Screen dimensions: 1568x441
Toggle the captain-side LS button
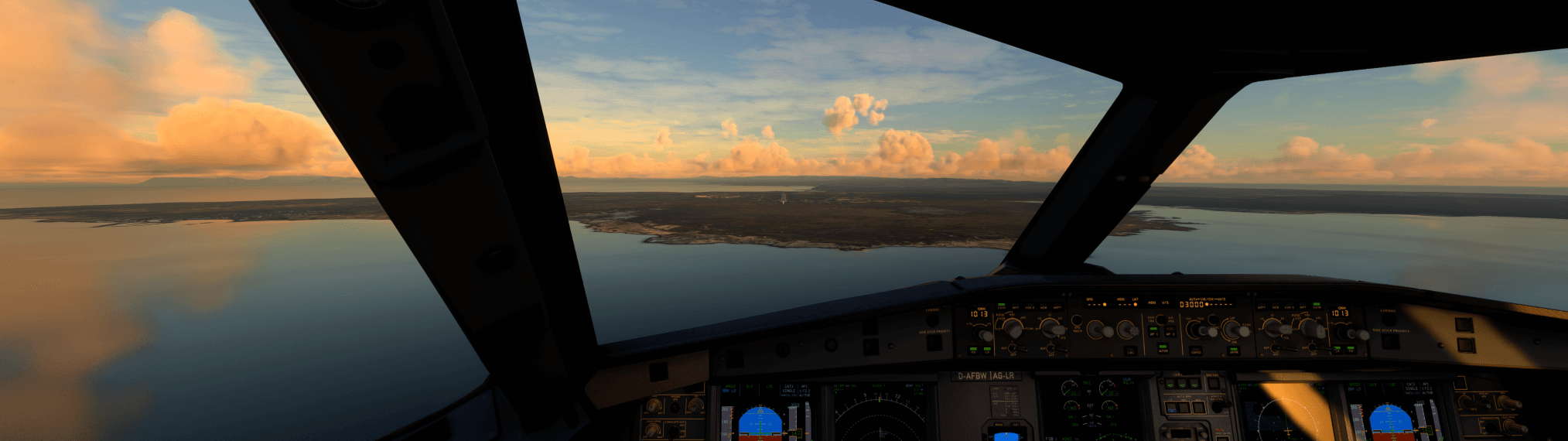pyautogui.click(x=988, y=350)
